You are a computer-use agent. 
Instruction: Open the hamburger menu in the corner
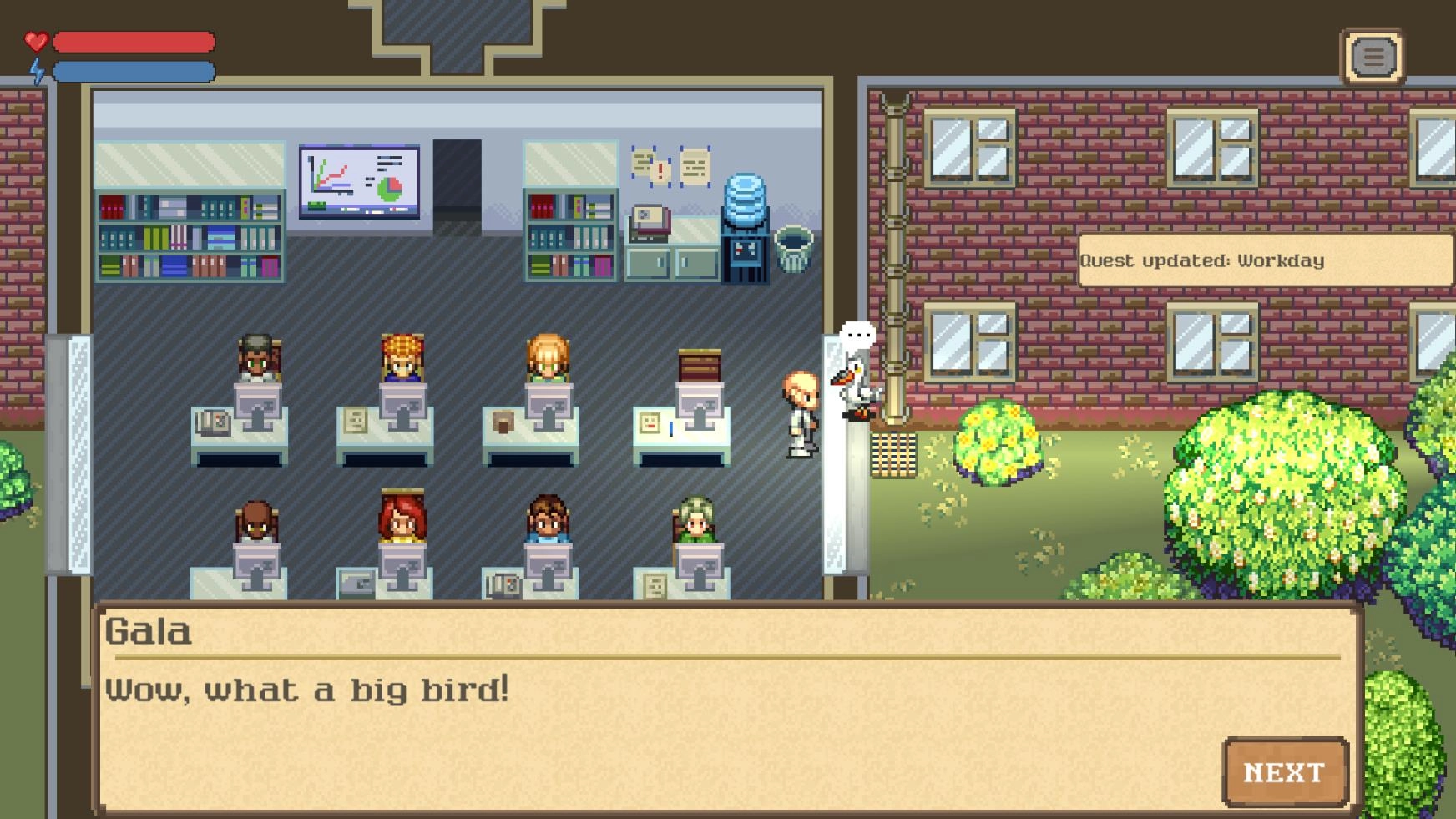1373,58
